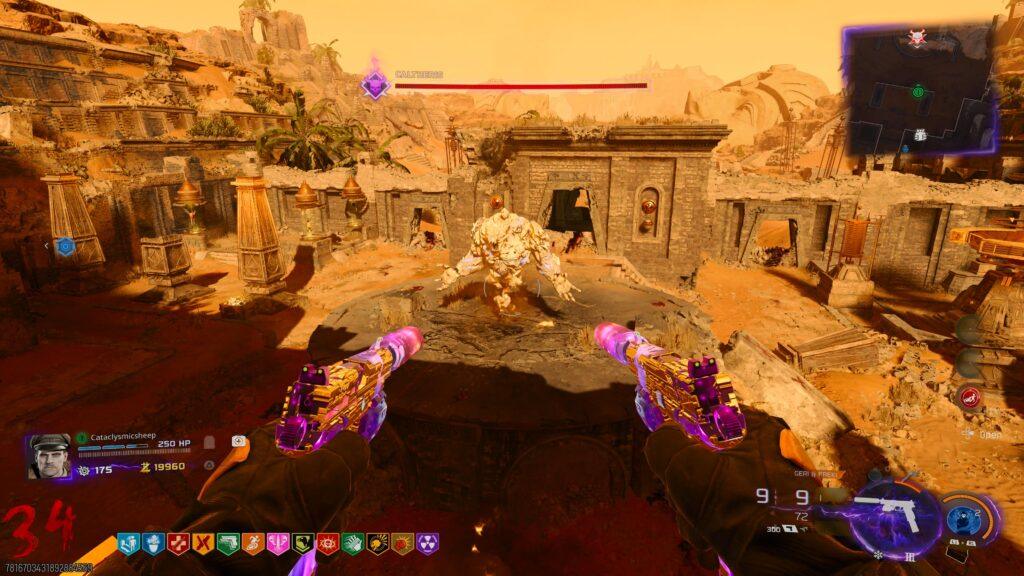Click the minimap in the corner

pyautogui.click(x=920, y=92)
